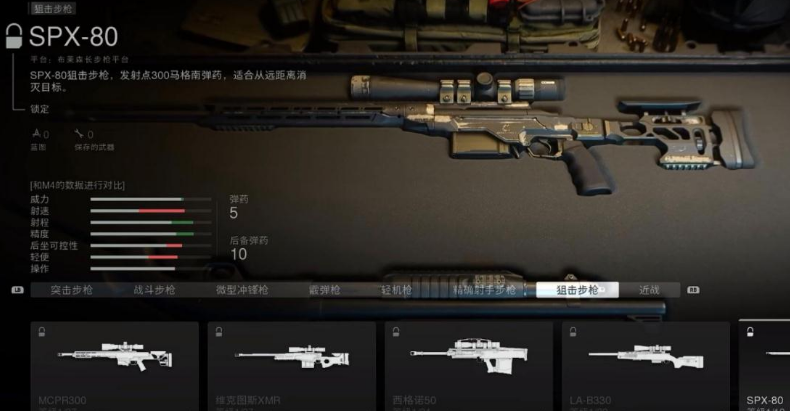
Task: Choose the SPX-80 weapon tile
Action: pyautogui.click(x=765, y=365)
